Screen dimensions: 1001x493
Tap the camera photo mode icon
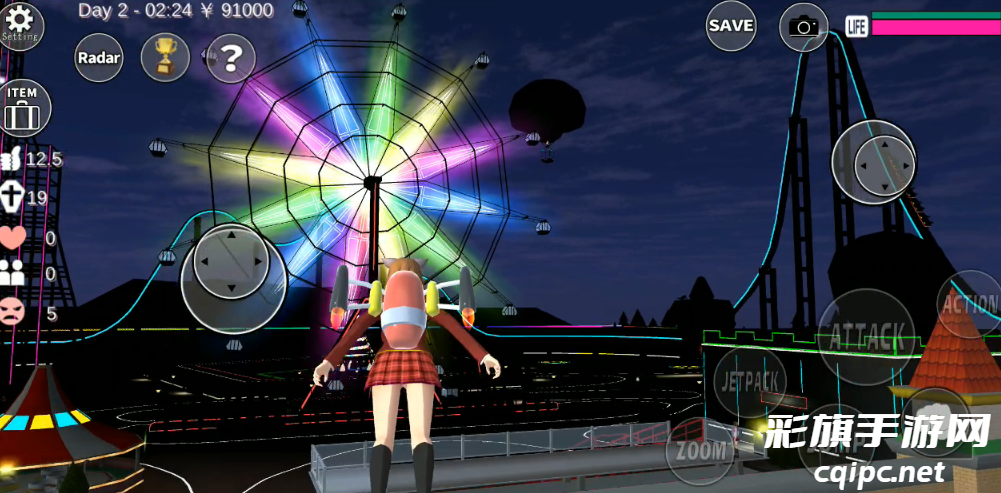(803, 27)
